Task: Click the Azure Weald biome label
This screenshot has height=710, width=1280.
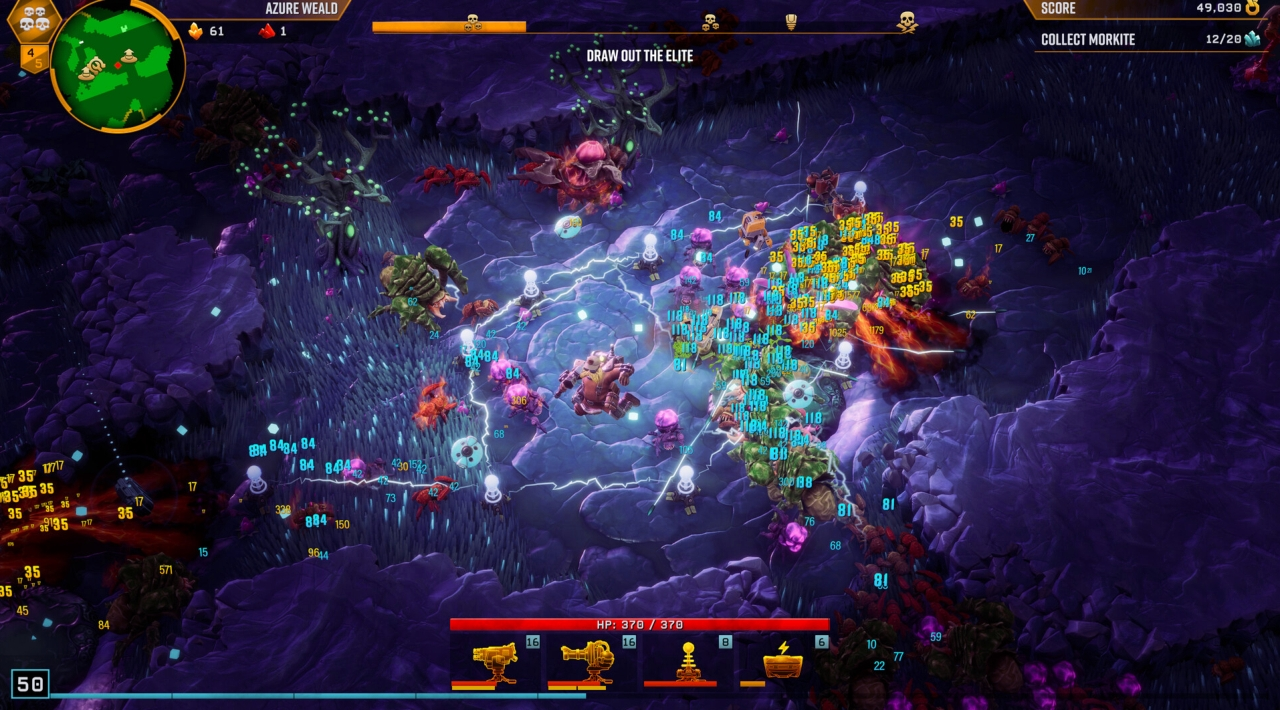Action: [301, 9]
